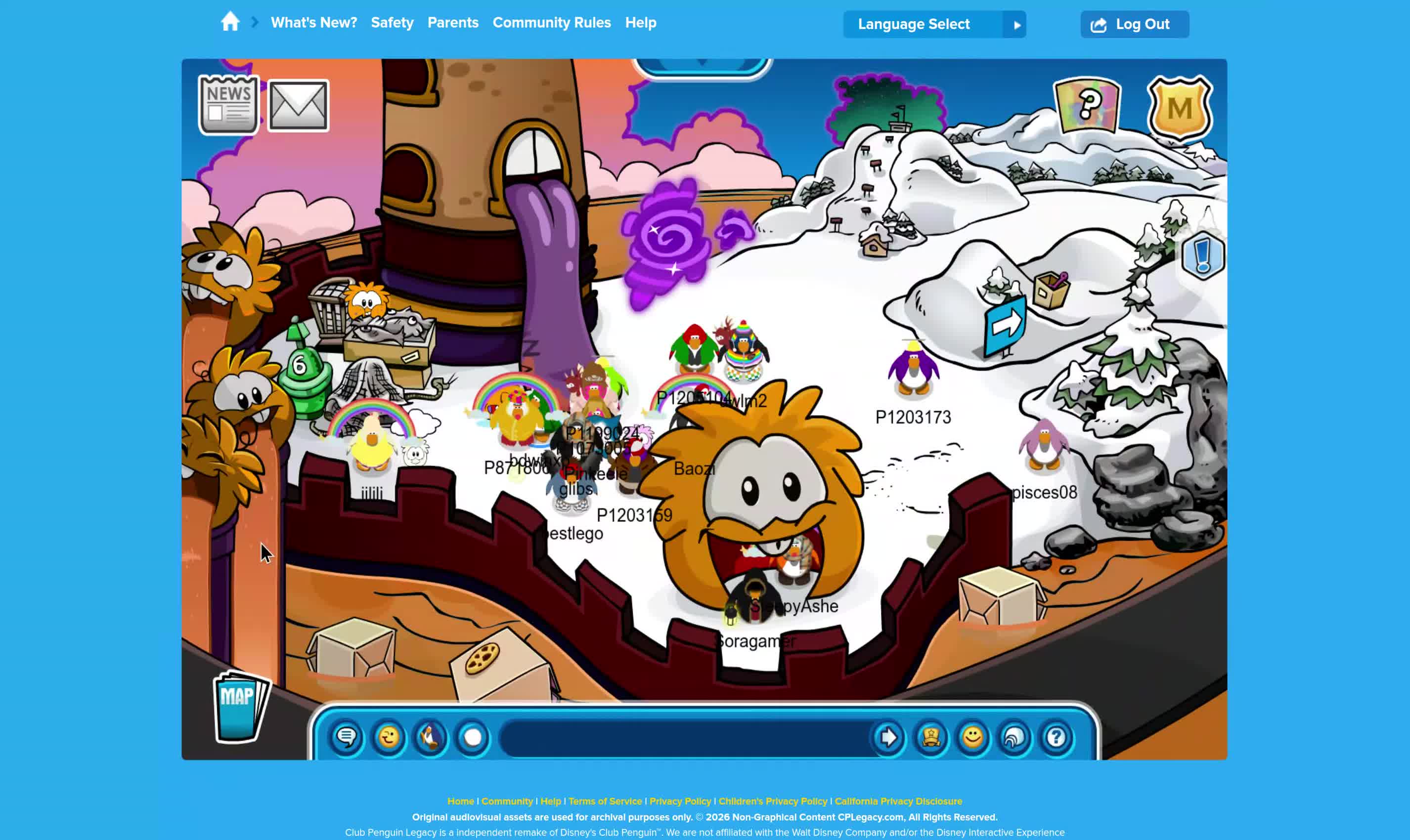Viewport: 1410px width, 840px height.
Task: Click the help question mark icon
Action: pos(1056,738)
